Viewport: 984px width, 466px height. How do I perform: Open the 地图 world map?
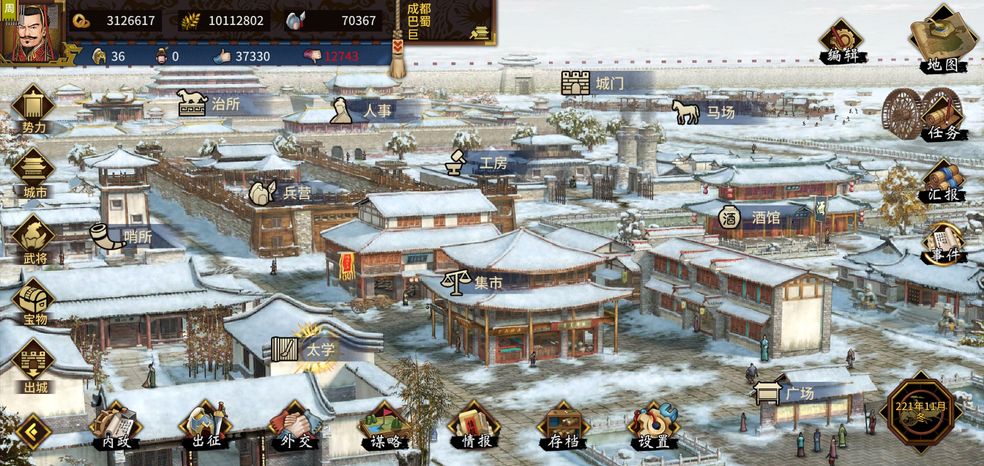[x=942, y=40]
